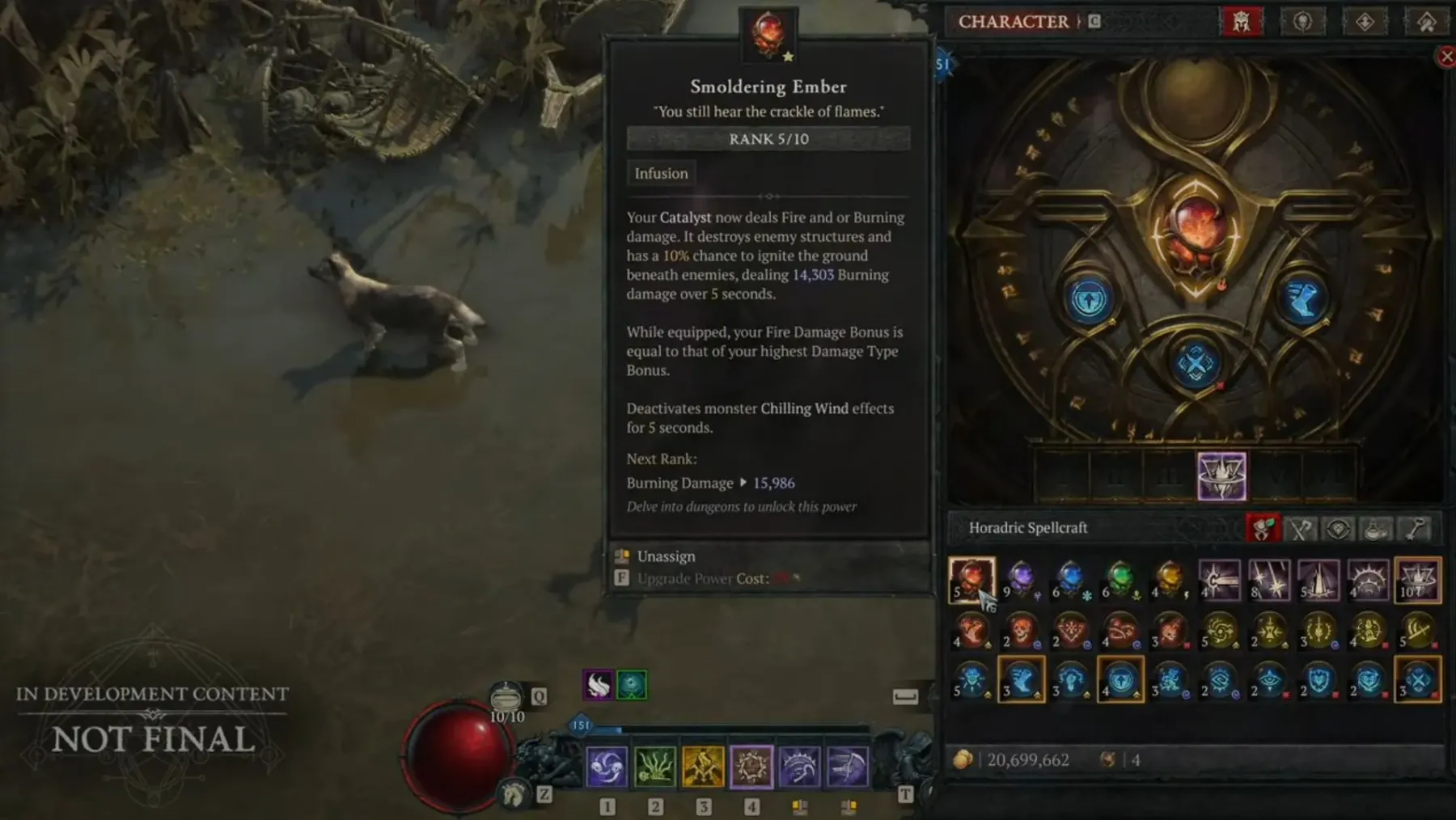Select the red Smoldering Ember infusion slot
Viewport: 1456px width, 820px height.
click(x=971, y=579)
